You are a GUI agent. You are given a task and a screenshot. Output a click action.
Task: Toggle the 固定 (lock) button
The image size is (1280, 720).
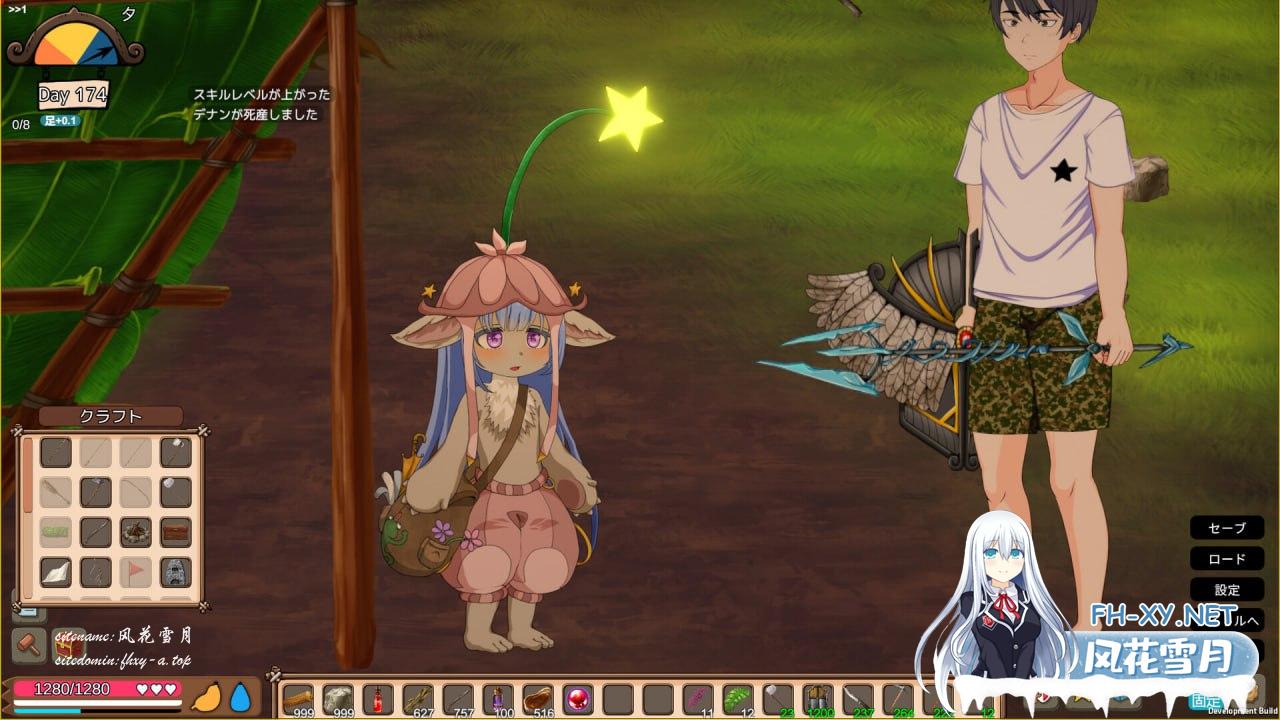[x=1206, y=702]
